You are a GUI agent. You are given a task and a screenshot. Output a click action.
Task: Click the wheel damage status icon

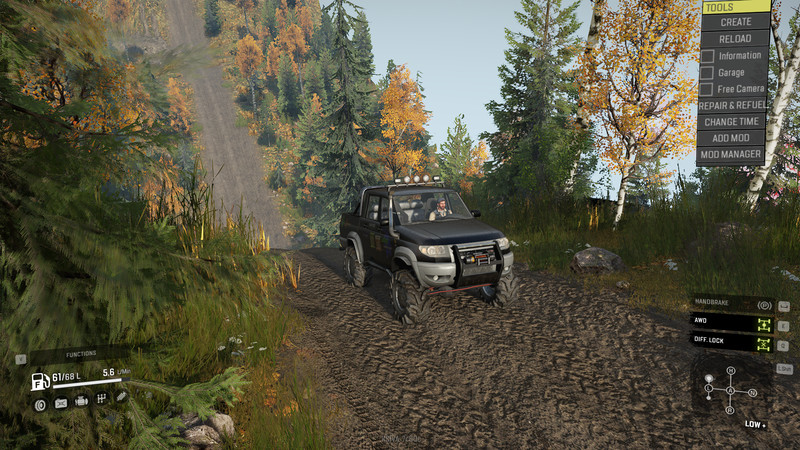(40, 404)
